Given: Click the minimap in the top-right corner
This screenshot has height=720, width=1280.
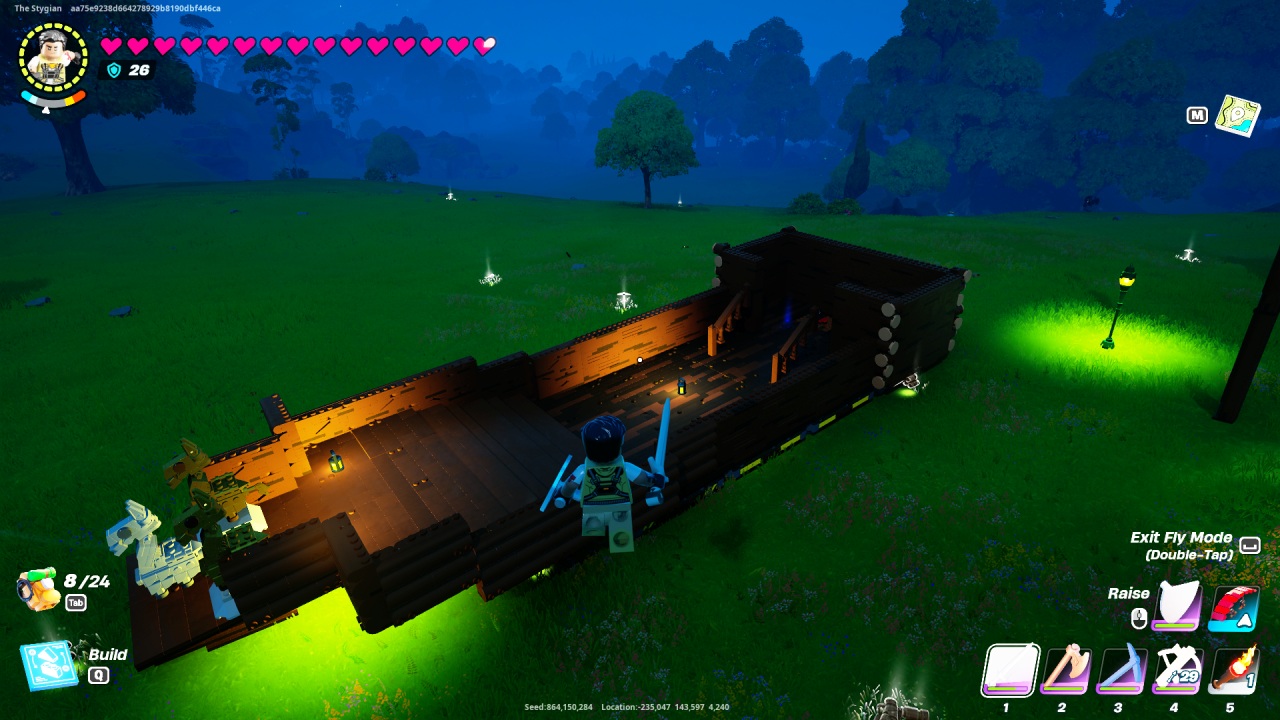Looking at the screenshot, I should tap(1239, 116).
